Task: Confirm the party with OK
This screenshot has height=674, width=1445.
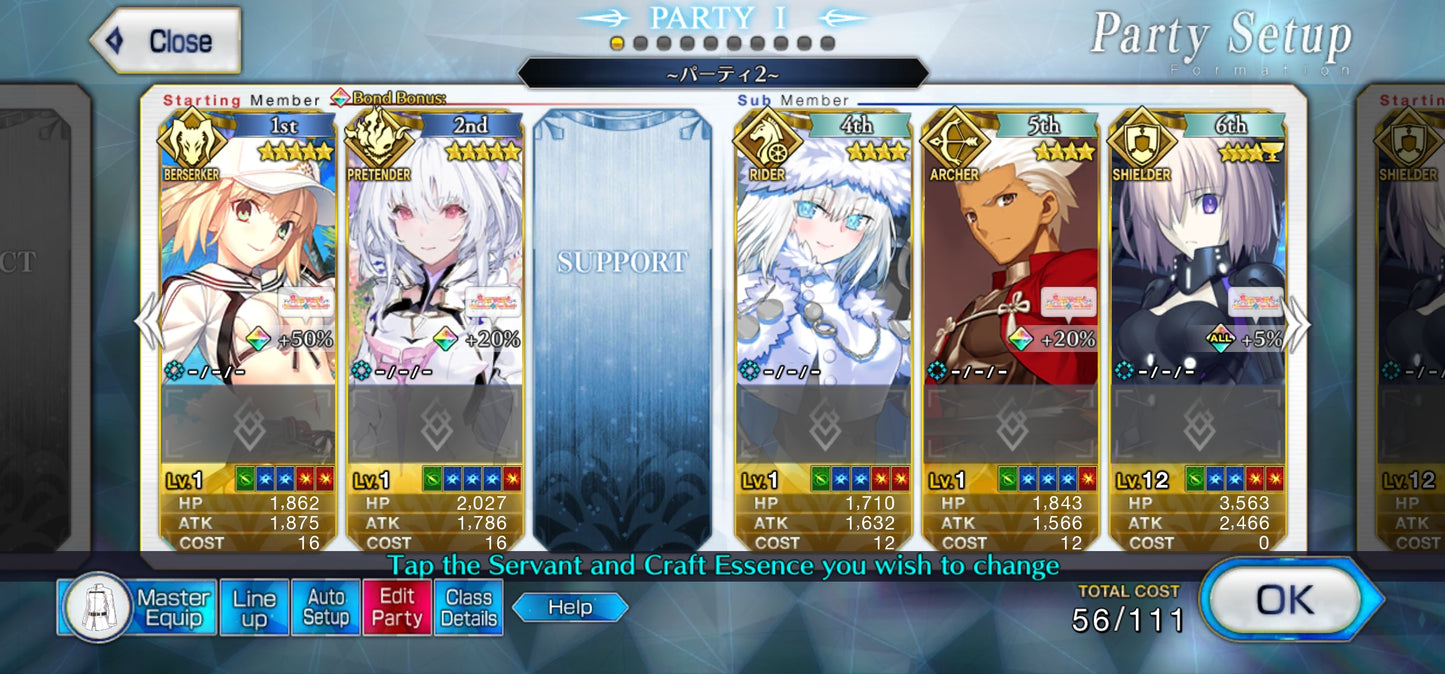Action: 1286,599
